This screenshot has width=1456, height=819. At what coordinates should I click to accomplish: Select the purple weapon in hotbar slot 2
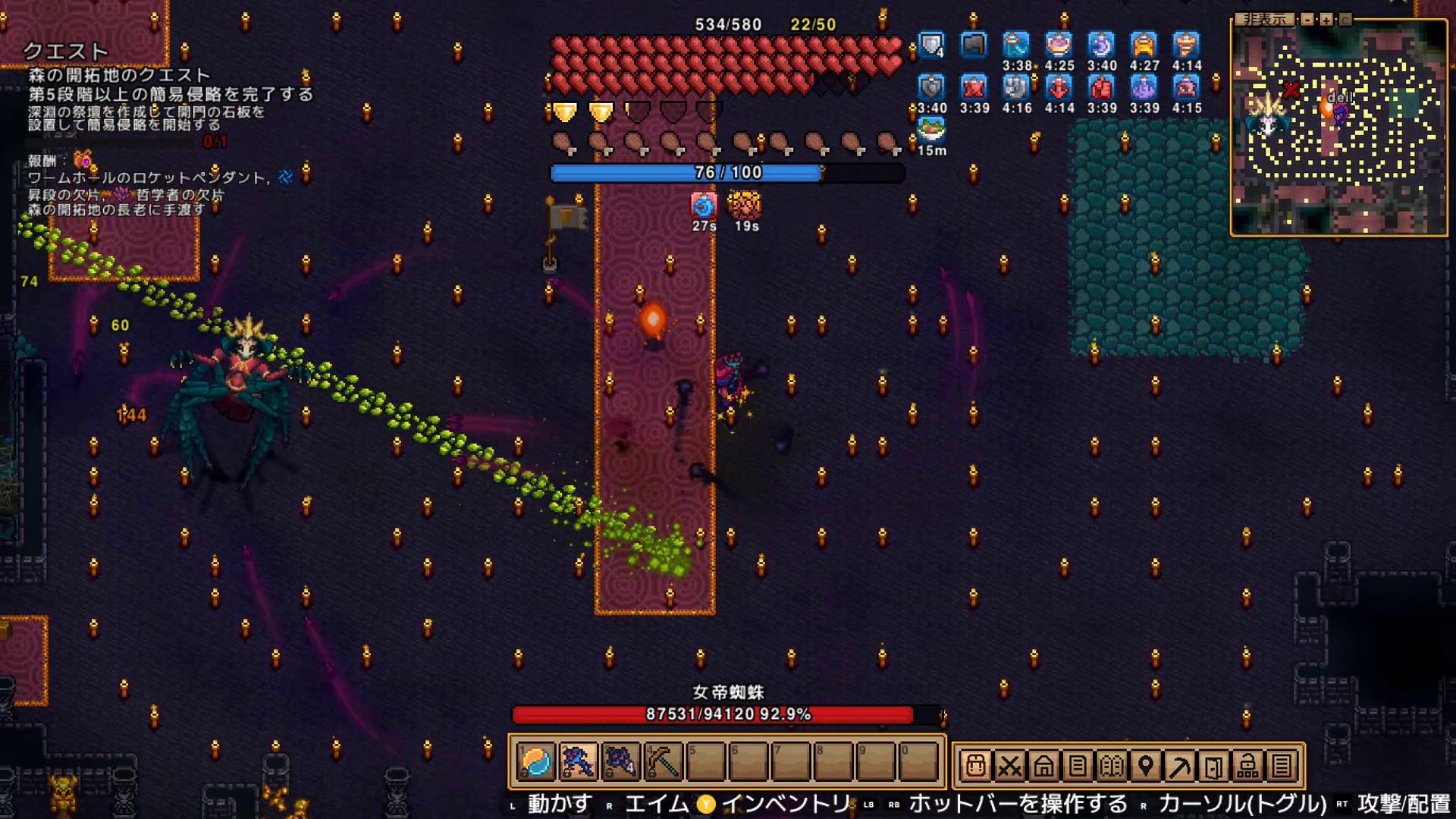pos(578,761)
